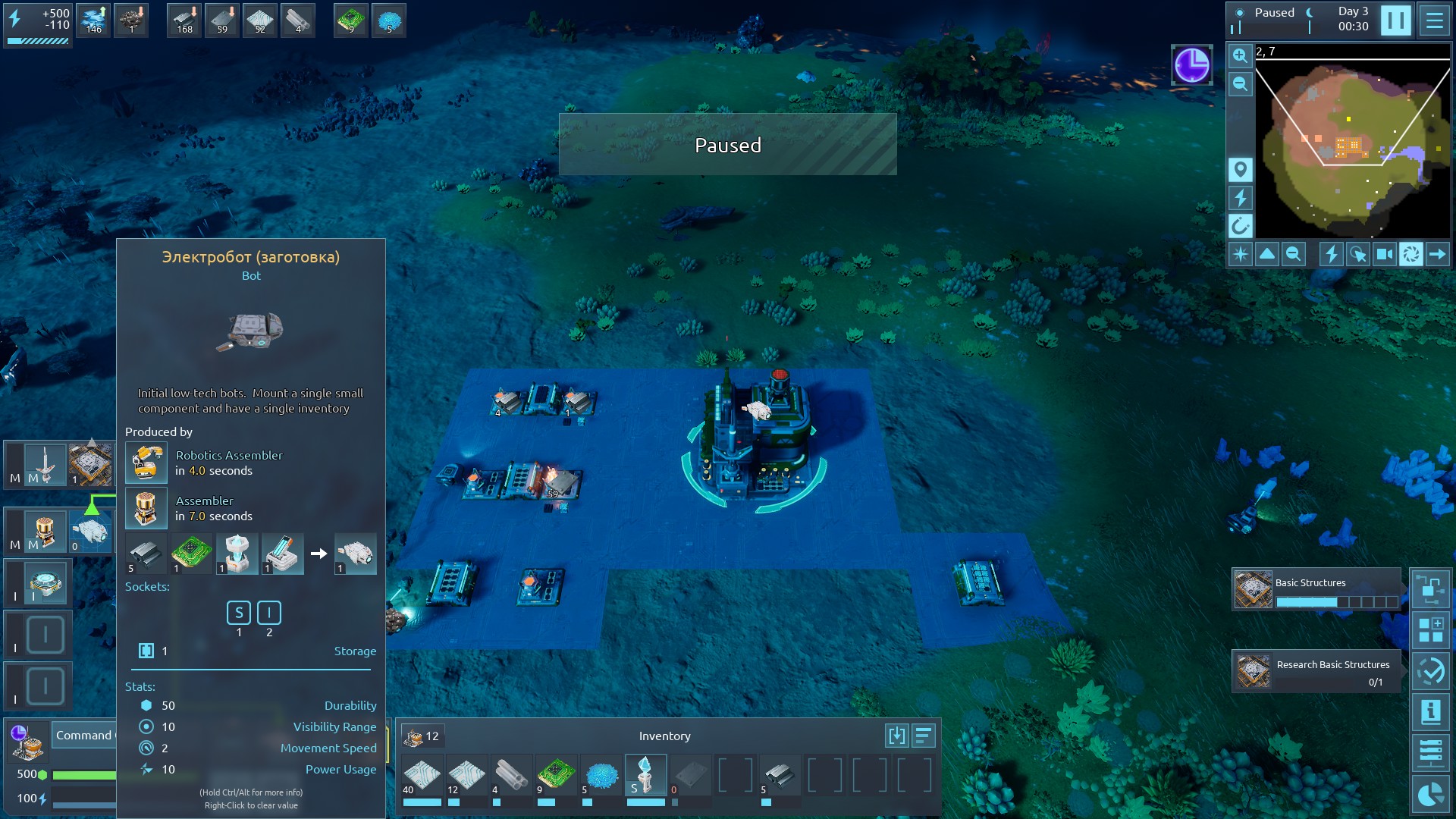Viewport: 1456px width, 819px height.
Task: Click the pause button at top right
Action: pyautogui.click(x=1395, y=20)
